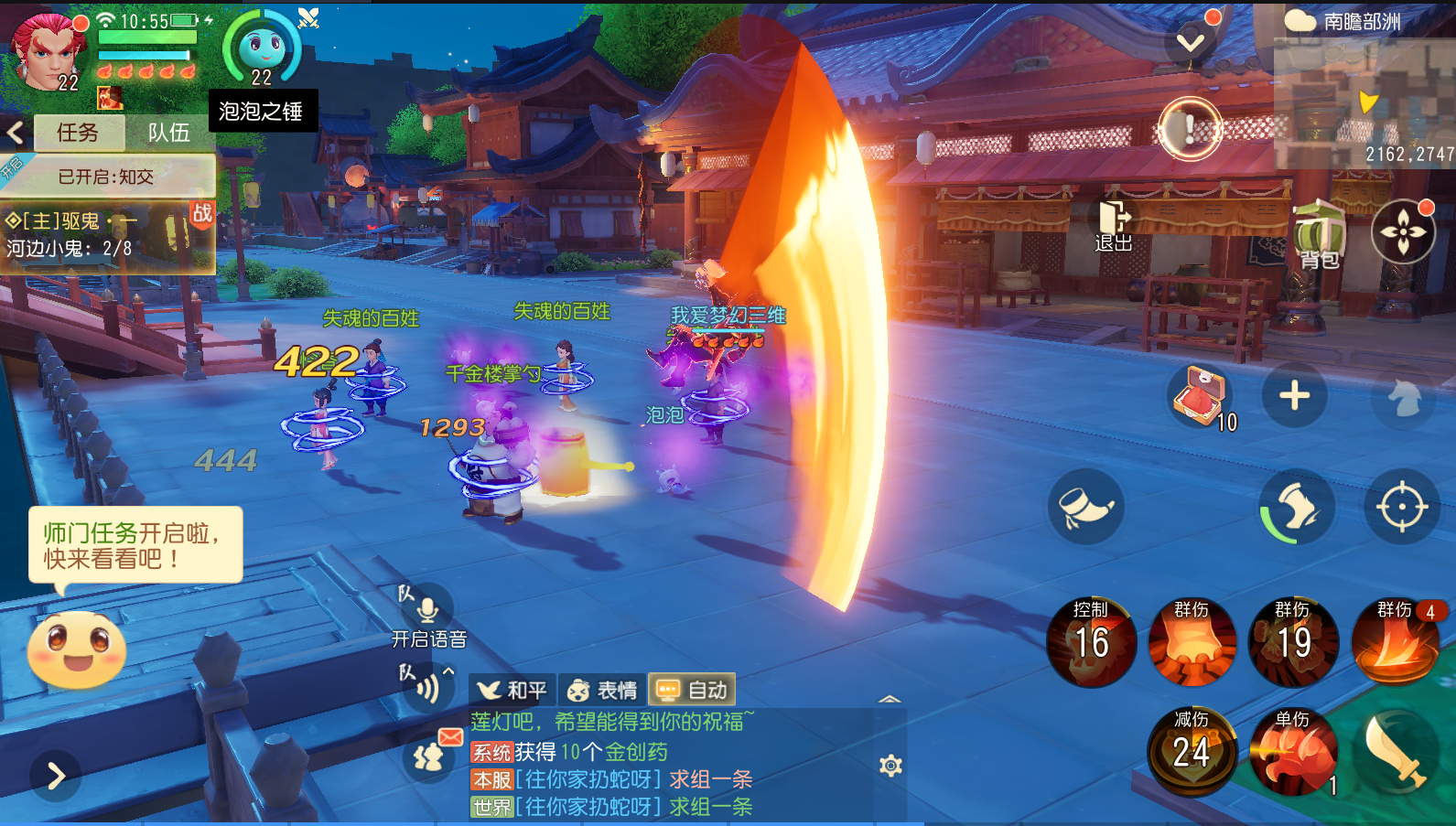Open the 师门任务 notification bubble
The height and width of the screenshot is (826, 1456).
135,545
